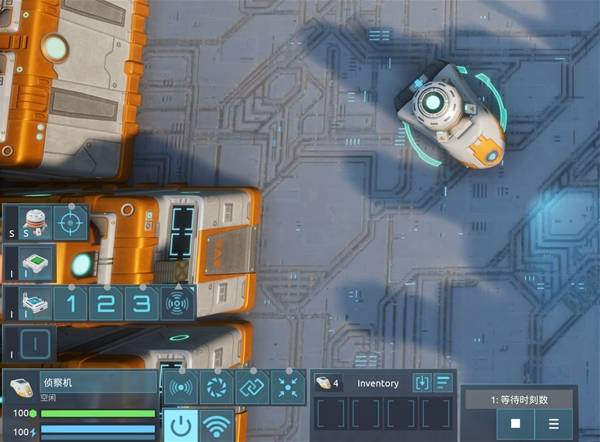Image resolution: width=600 pixels, height=442 pixels.
Task: Activate the chain link action
Action: tap(252, 387)
